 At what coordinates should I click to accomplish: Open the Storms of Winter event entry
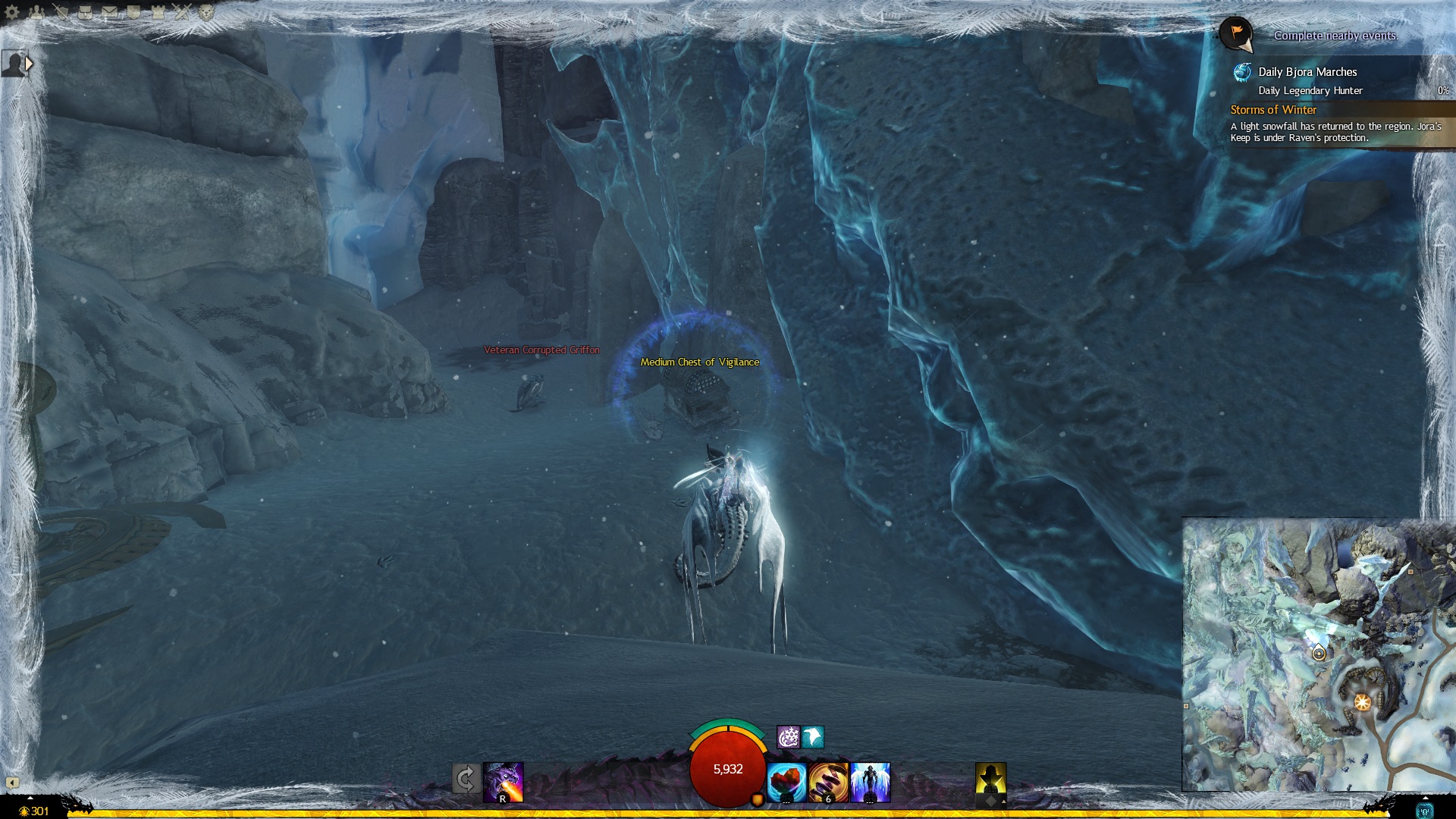coord(1273,110)
